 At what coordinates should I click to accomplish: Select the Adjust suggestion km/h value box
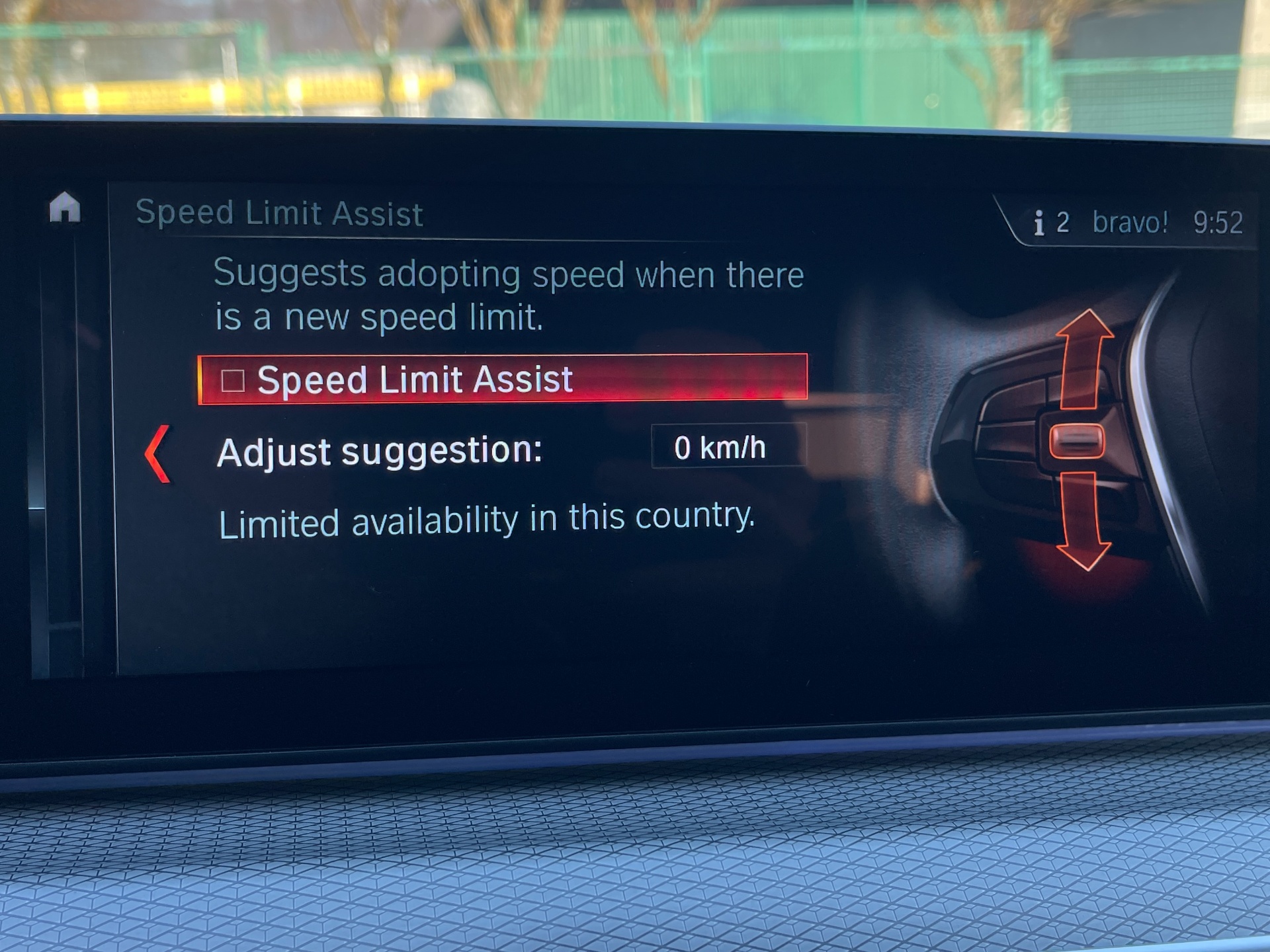coord(728,448)
